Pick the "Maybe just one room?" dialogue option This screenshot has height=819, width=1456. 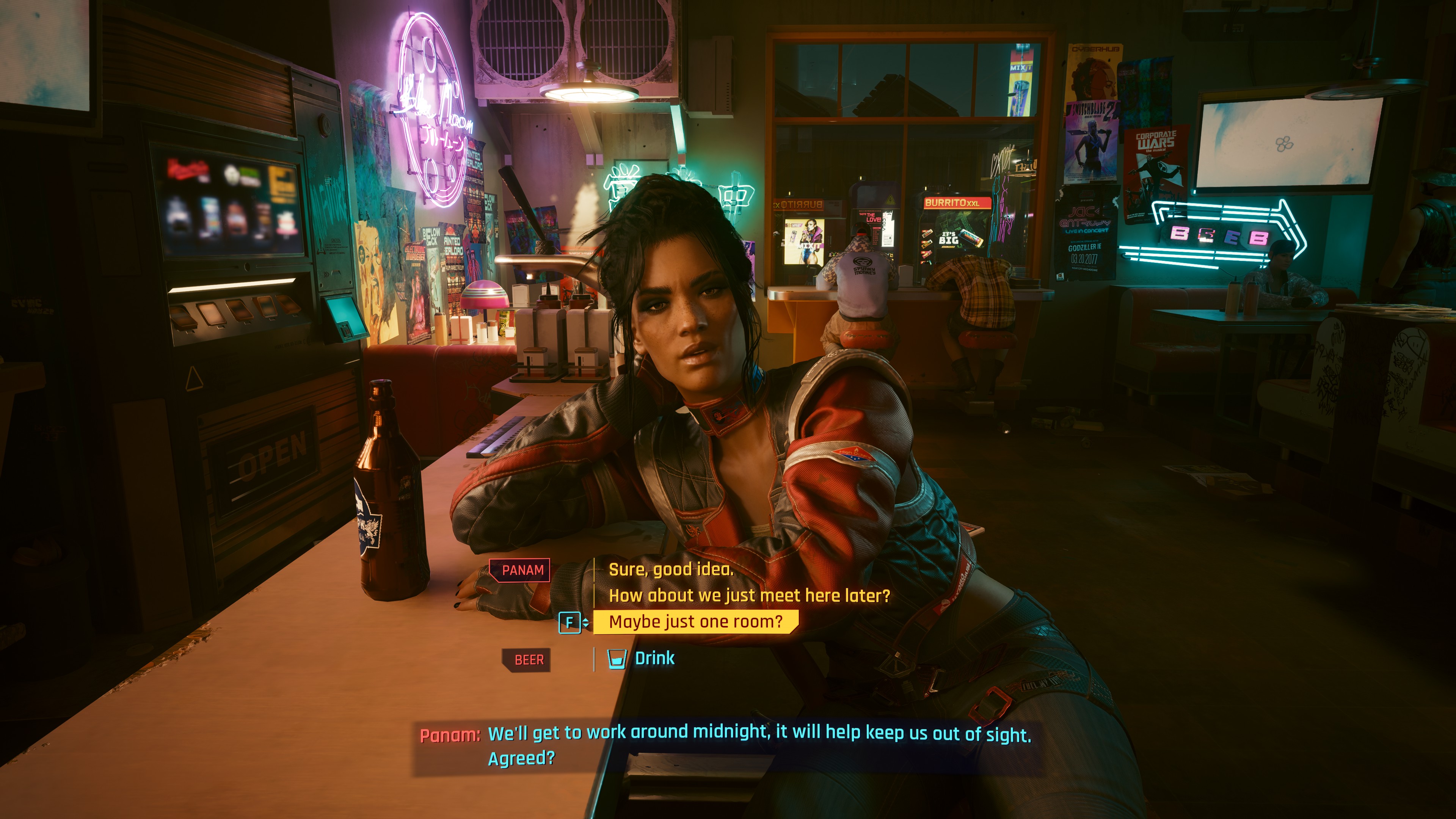click(x=695, y=622)
